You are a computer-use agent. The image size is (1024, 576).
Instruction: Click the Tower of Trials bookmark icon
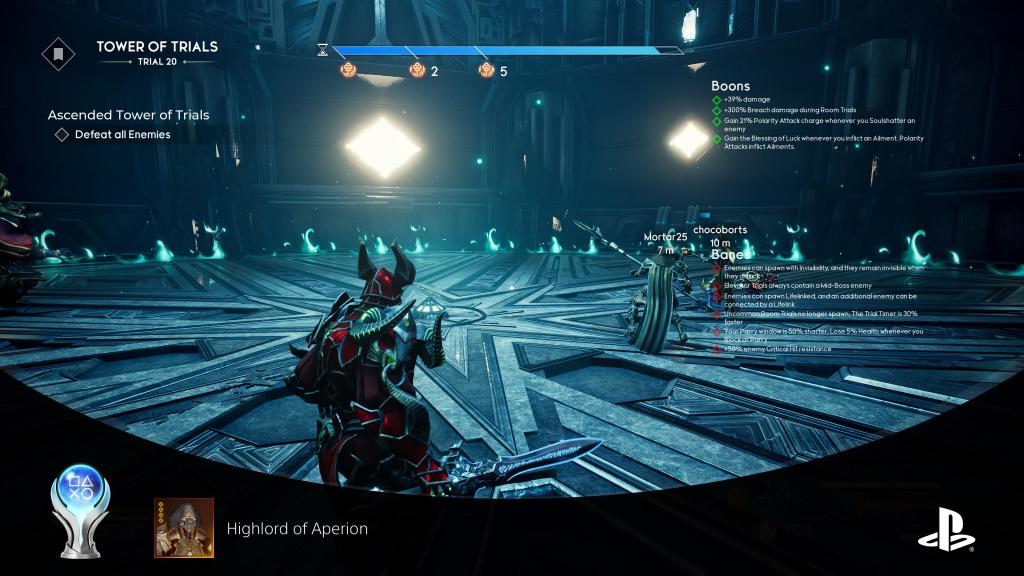pos(58,53)
